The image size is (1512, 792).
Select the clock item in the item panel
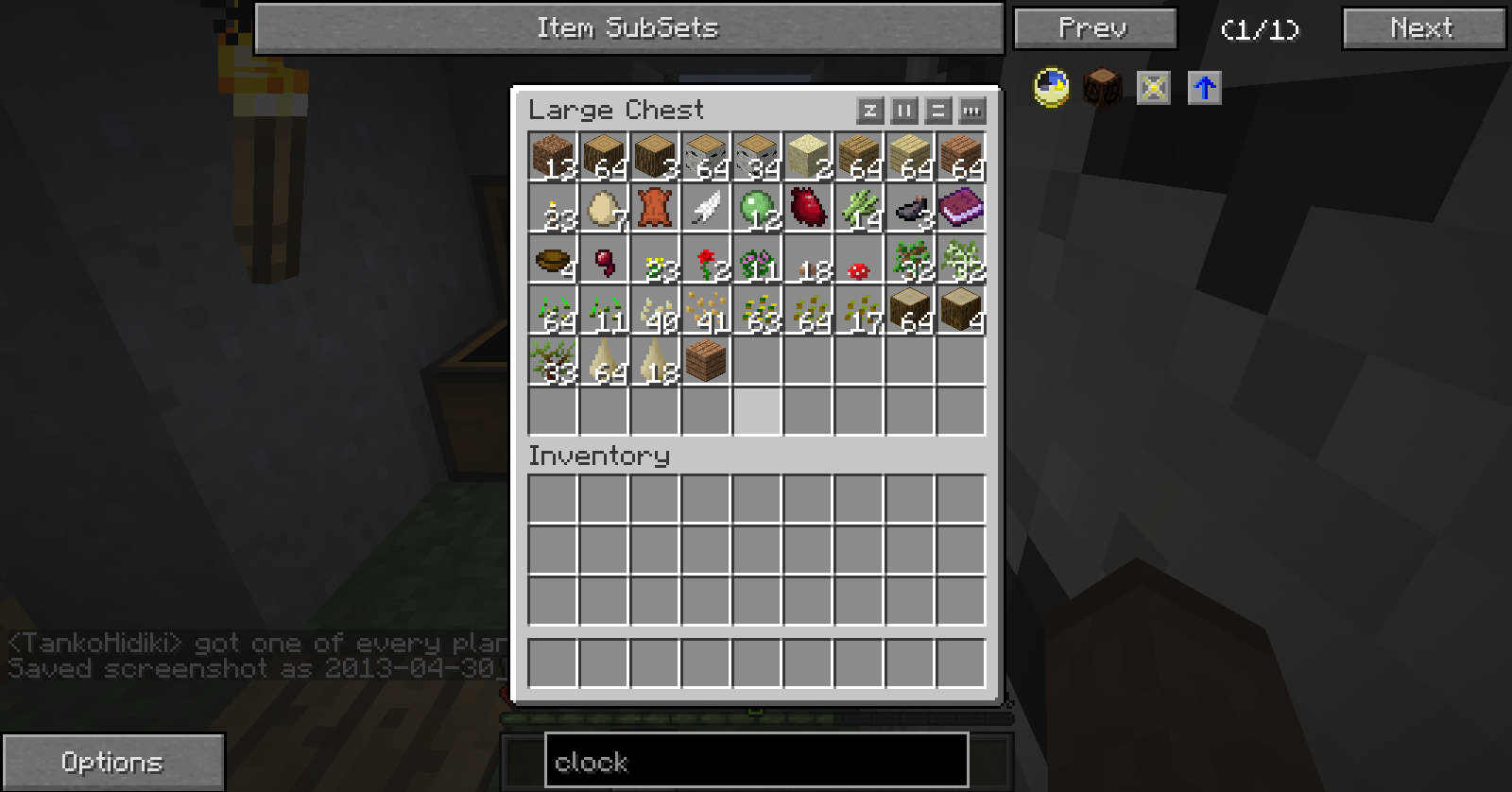click(x=1052, y=88)
